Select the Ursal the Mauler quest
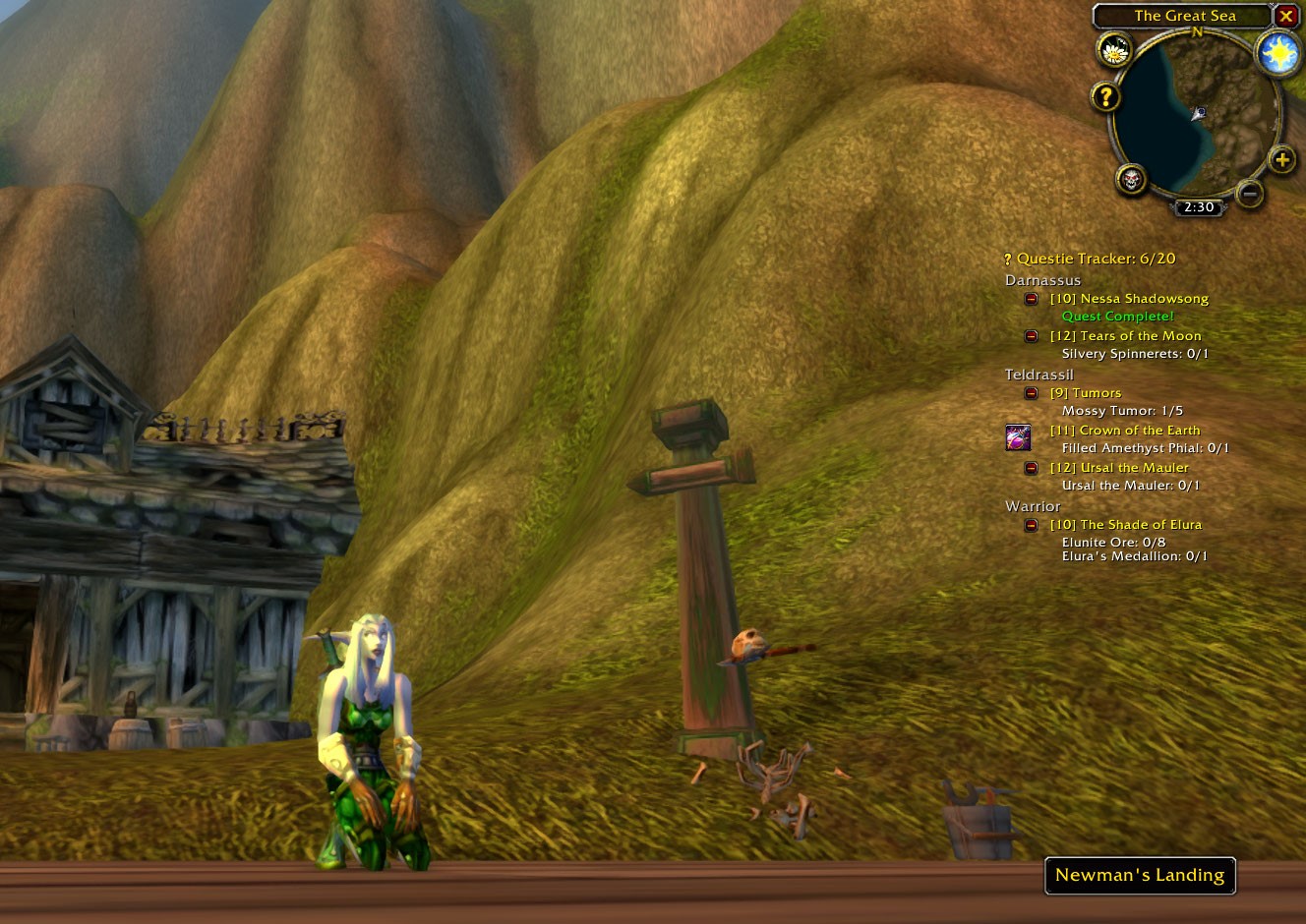This screenshot has height=924, width=1306. pyautogui.click(x=1119, y=468)
